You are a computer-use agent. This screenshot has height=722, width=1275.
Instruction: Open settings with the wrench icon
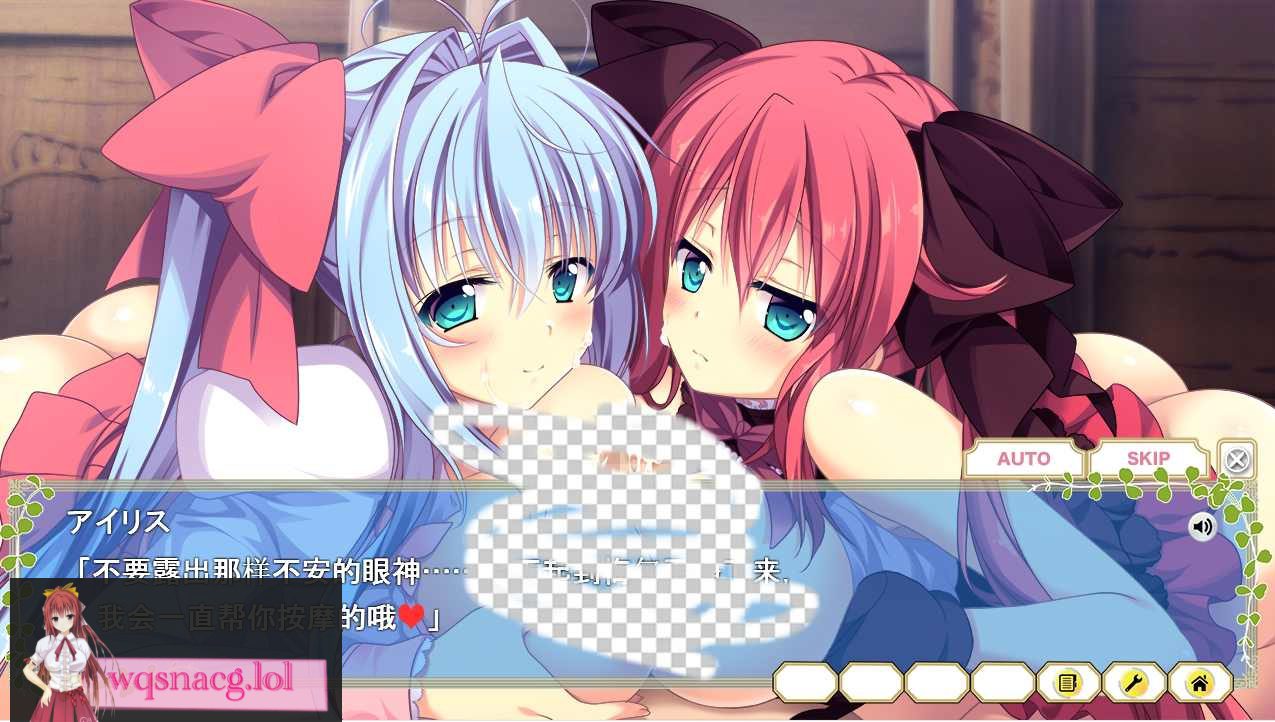[x=1133, y=683]
